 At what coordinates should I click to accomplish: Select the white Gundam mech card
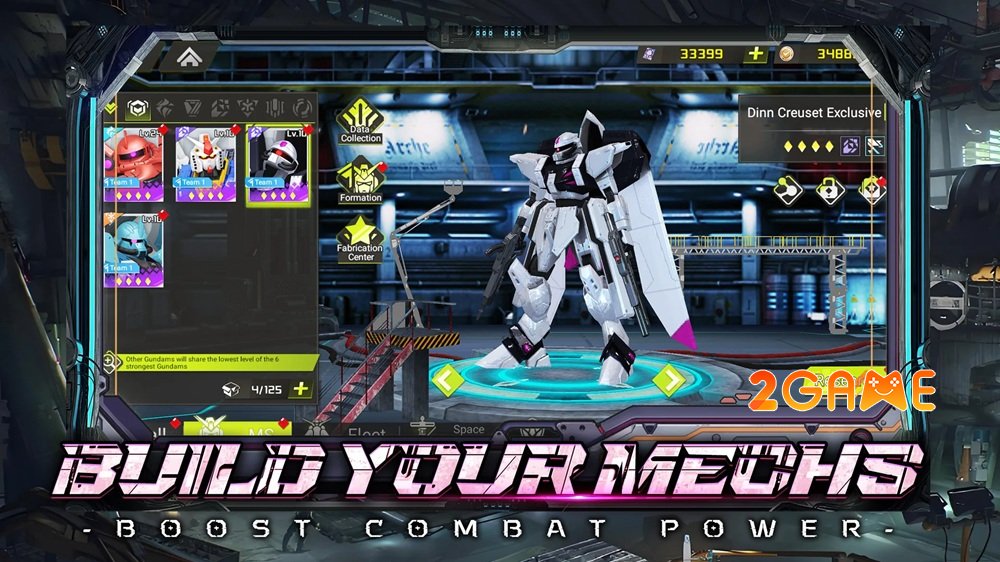click(x=206, y=163)
